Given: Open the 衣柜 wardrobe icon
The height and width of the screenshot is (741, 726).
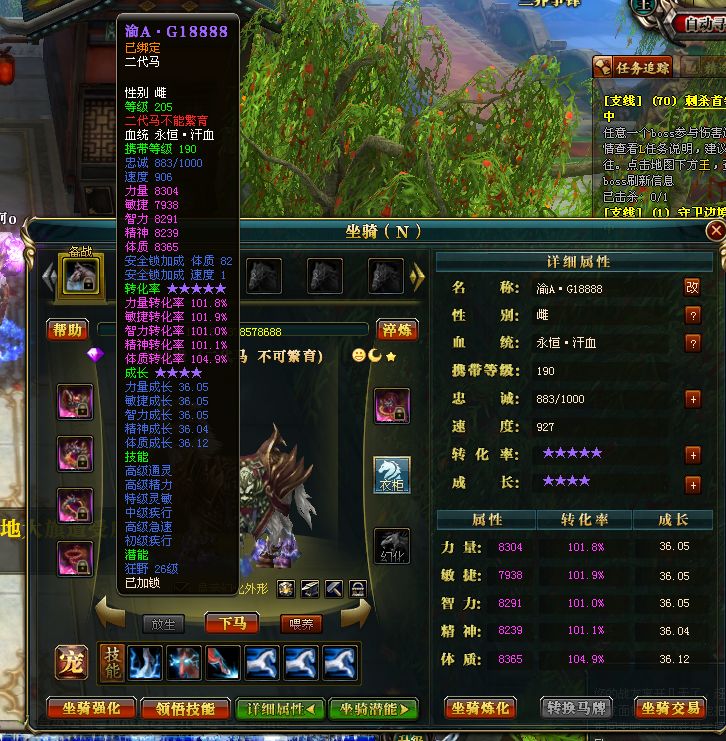Looking at the screenshot, I should coord(392,474).
